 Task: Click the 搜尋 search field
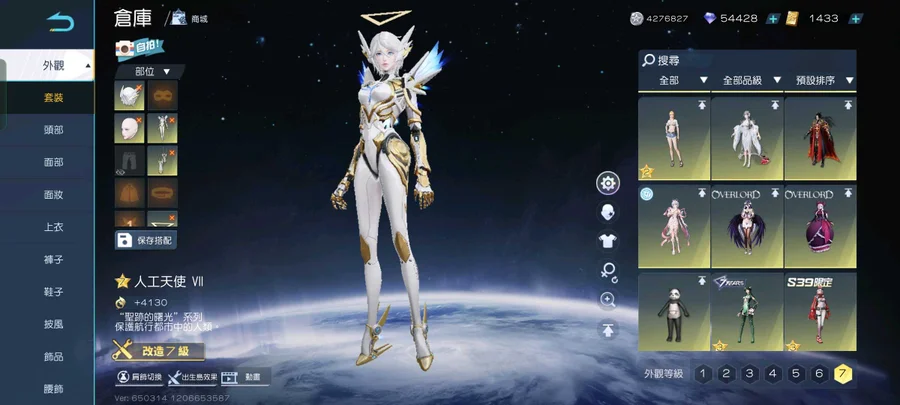coord(750,60)
